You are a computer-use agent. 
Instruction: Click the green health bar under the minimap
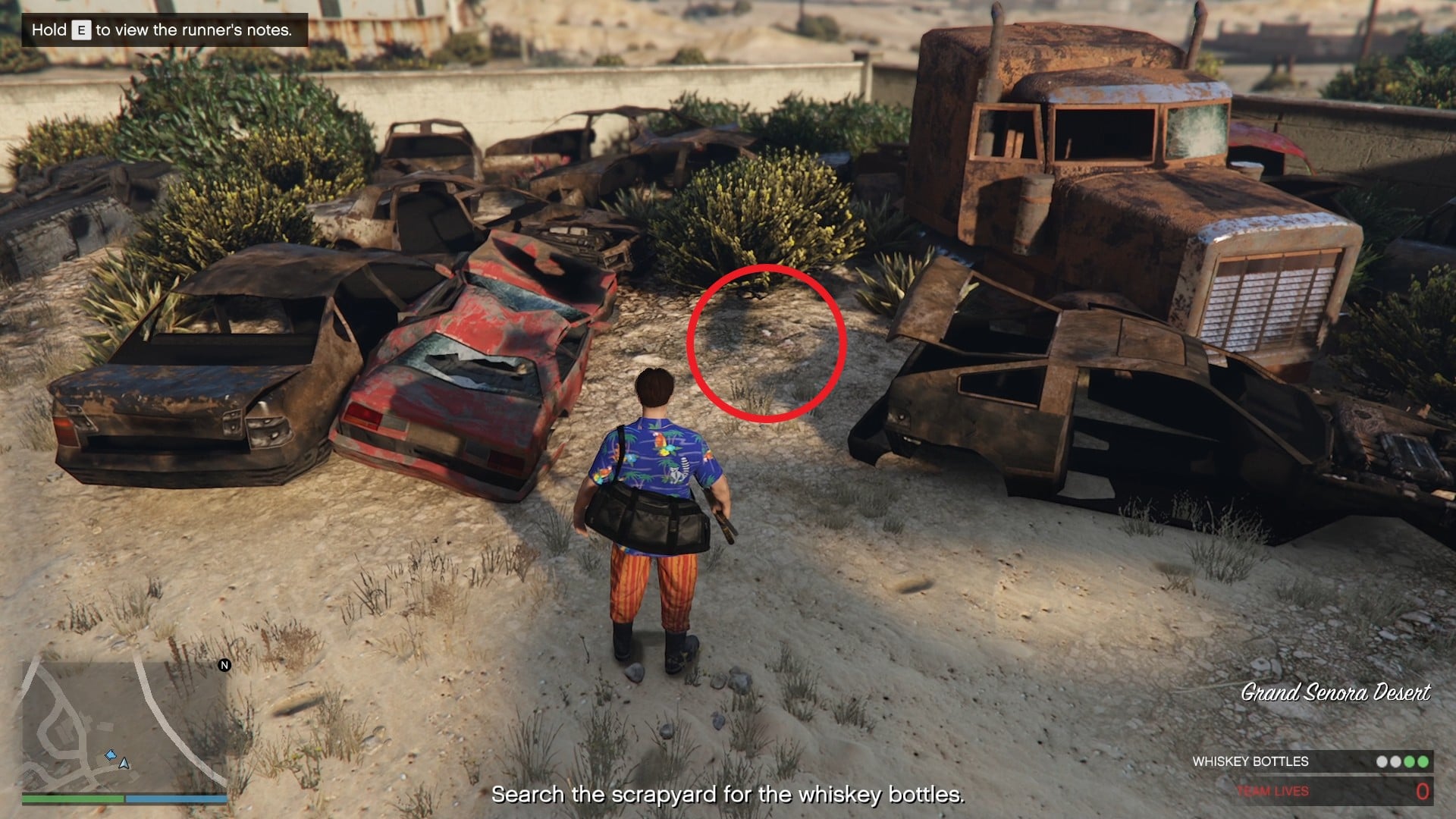[x=72, y=798]
